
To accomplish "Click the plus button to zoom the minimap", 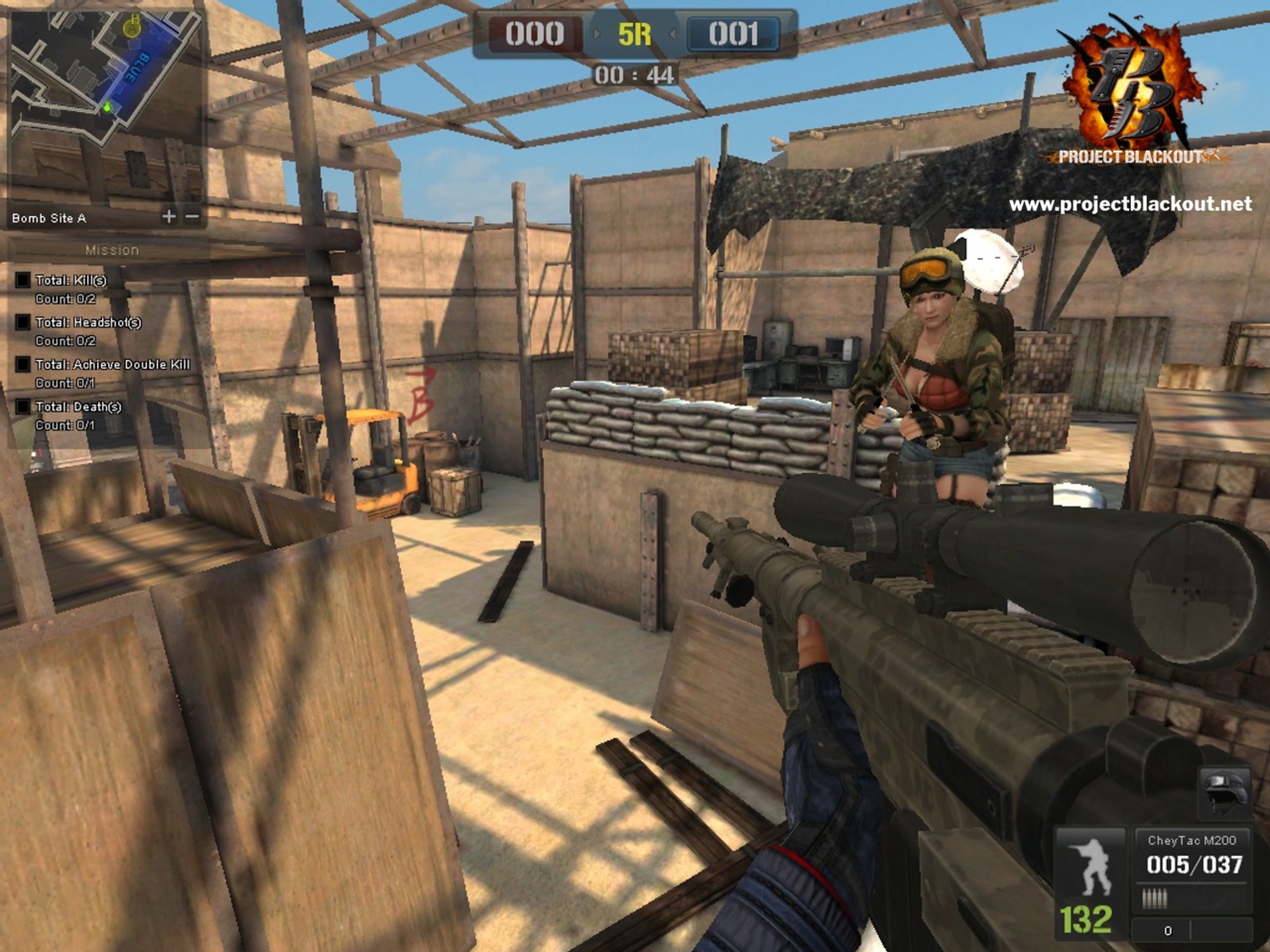I will click(169, 215).
